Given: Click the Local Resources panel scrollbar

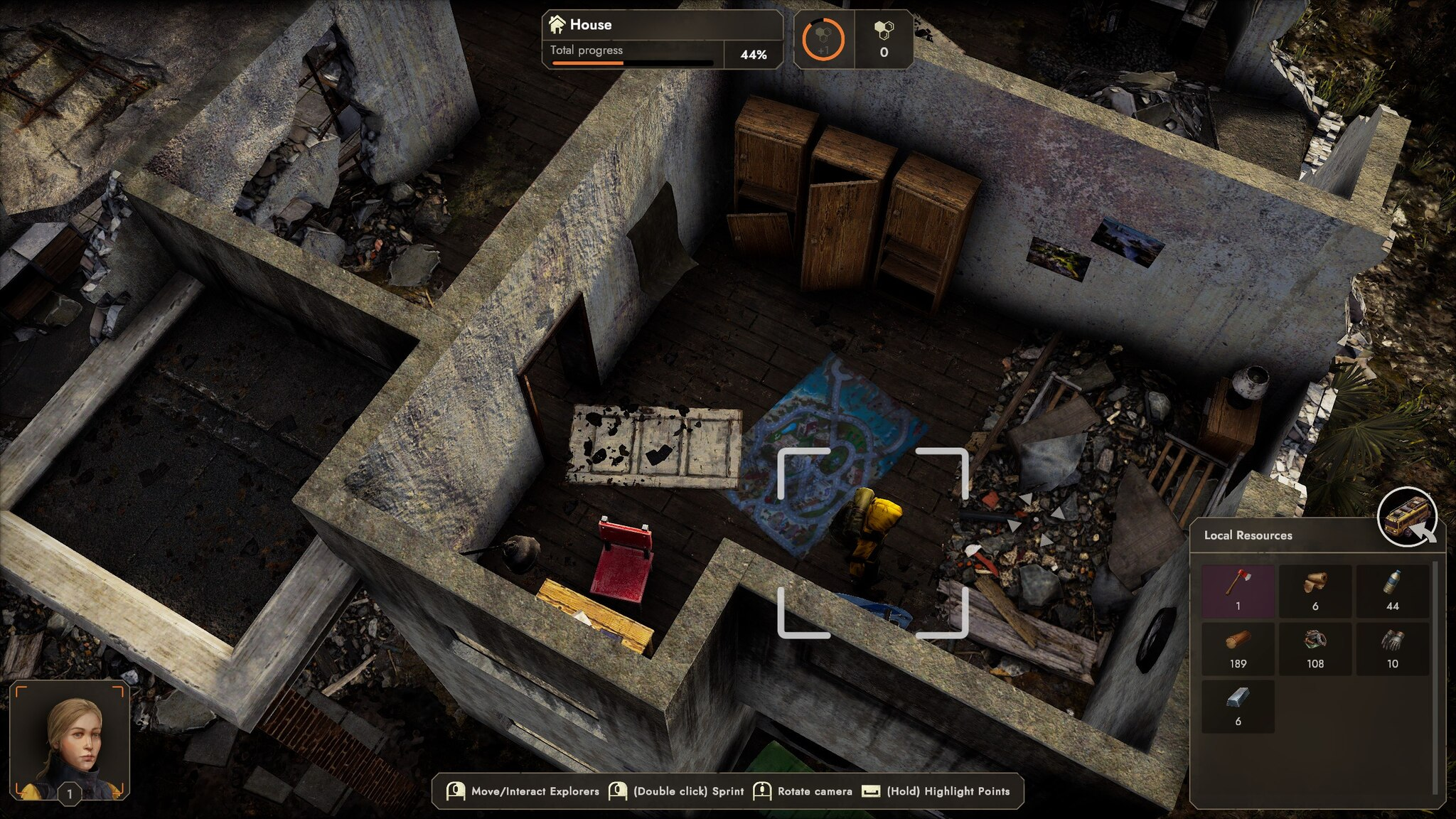Looking at the screenshot, I should (1436, 675).
